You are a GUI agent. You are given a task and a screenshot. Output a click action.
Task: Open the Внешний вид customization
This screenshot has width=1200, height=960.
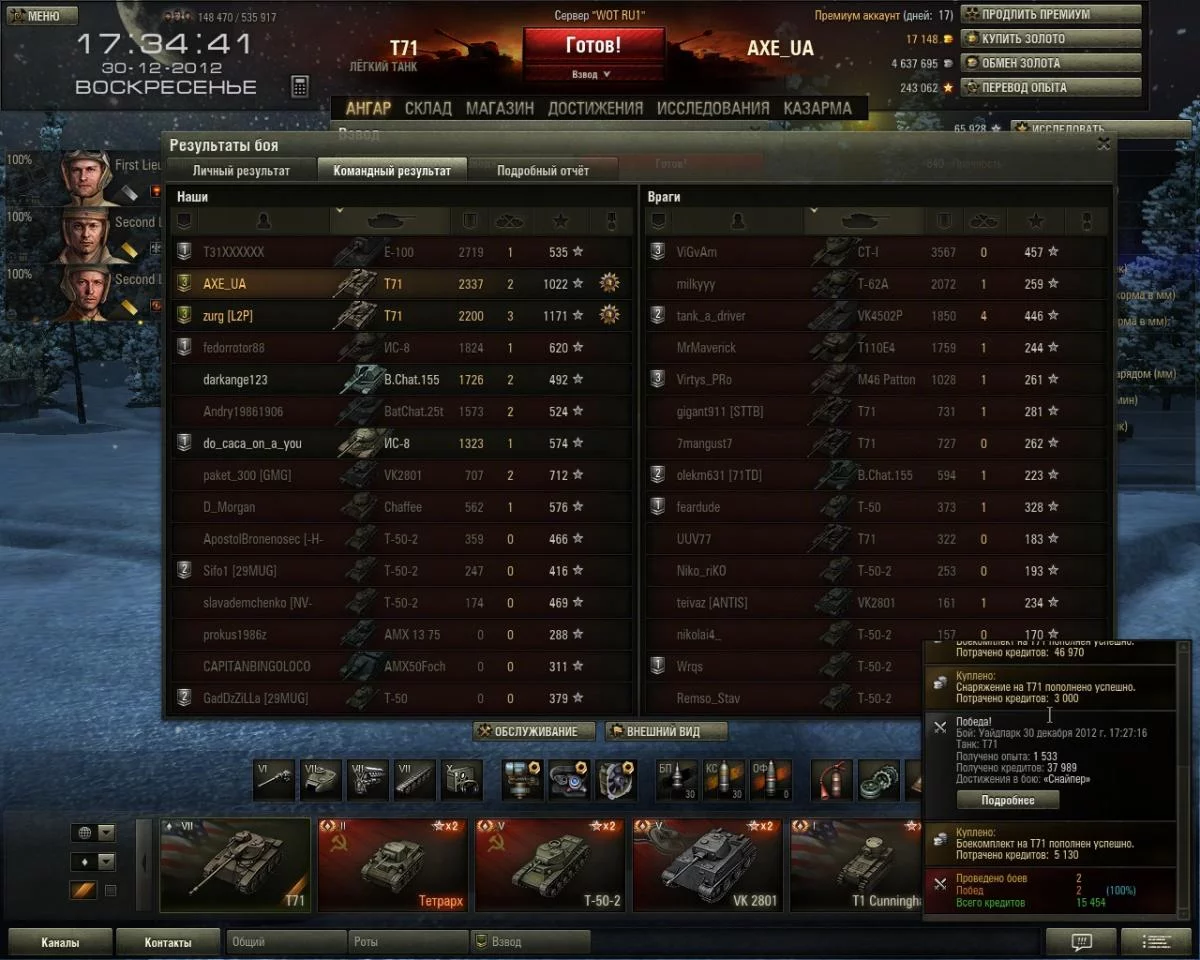click(x=665, y=731)
